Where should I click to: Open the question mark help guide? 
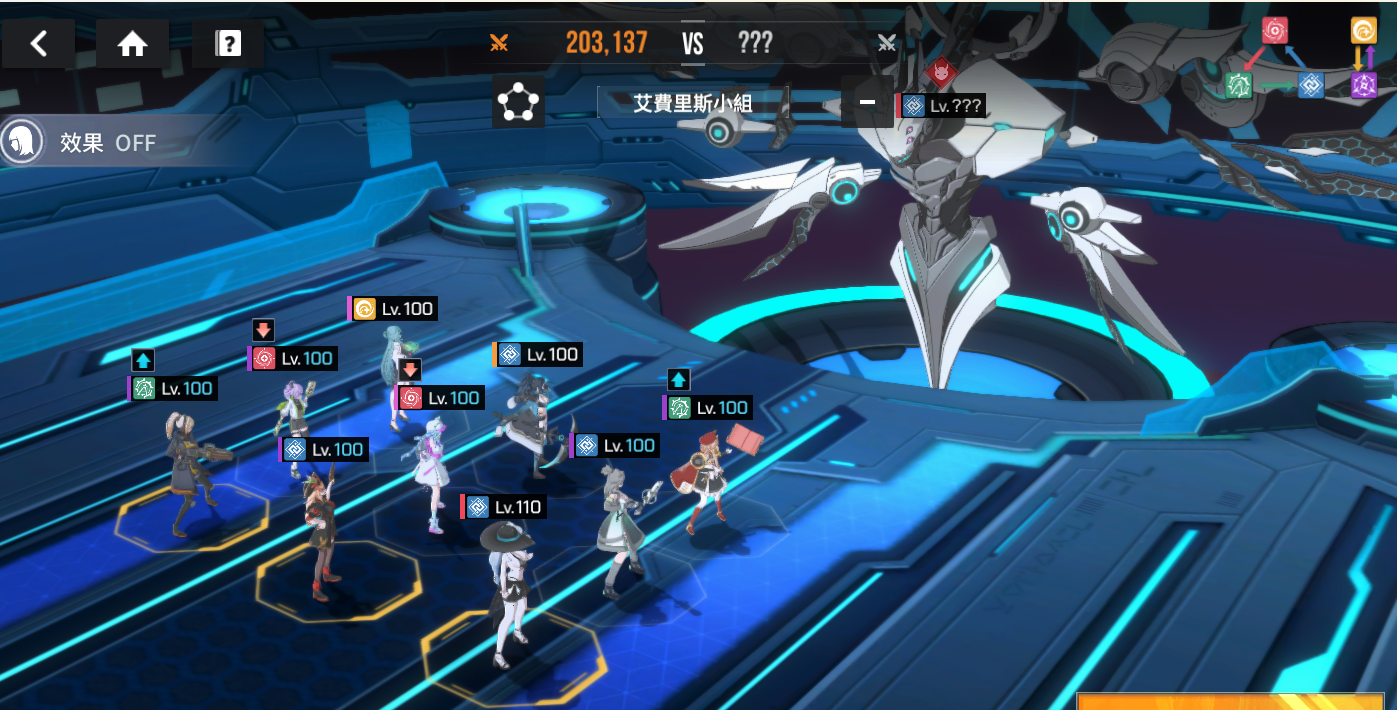(x=228, y=44)
